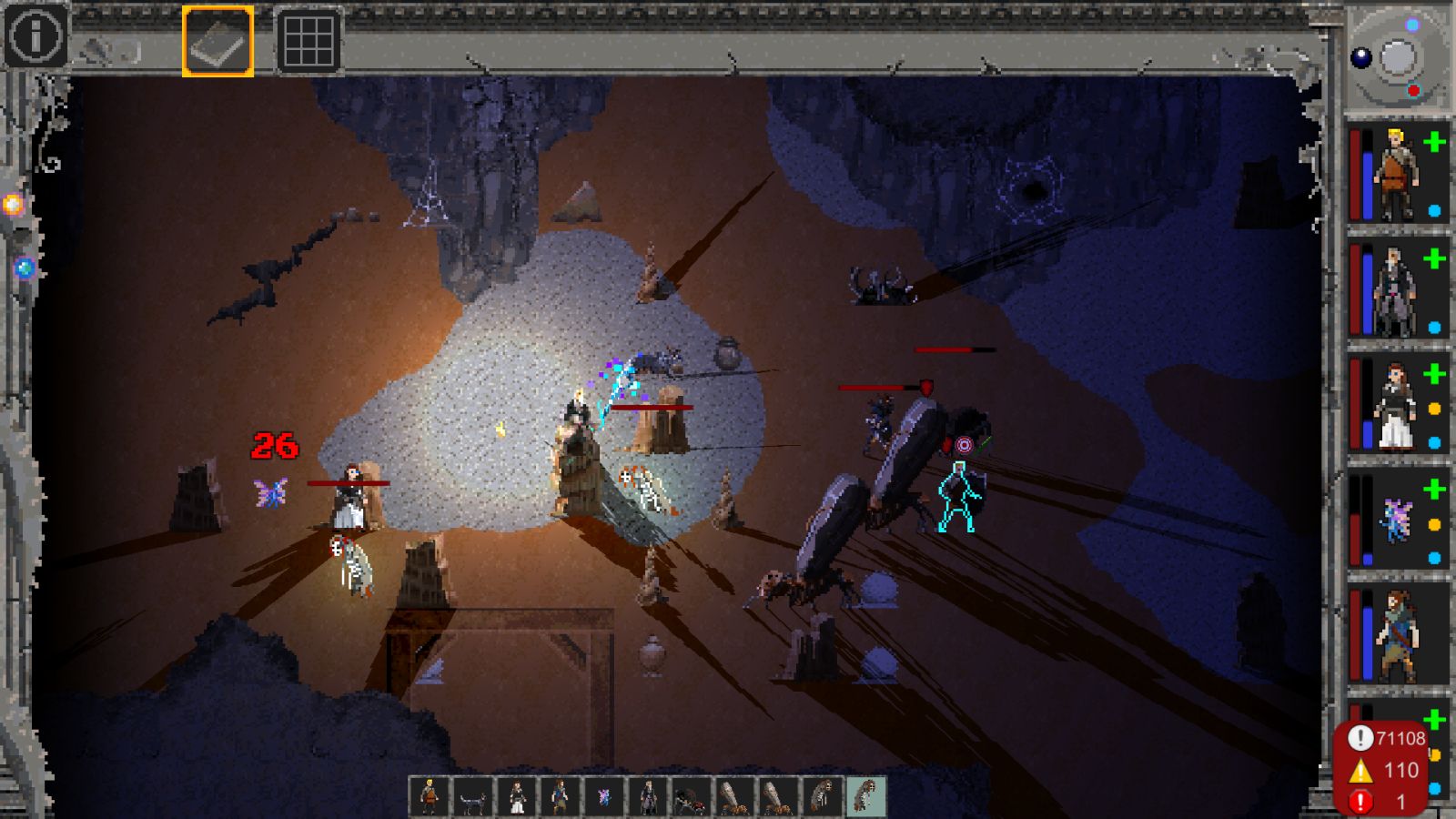The height and width of the screenshot is (819, 1456).
Task: Open the nine-square grid menu
Action: point(308,41)
